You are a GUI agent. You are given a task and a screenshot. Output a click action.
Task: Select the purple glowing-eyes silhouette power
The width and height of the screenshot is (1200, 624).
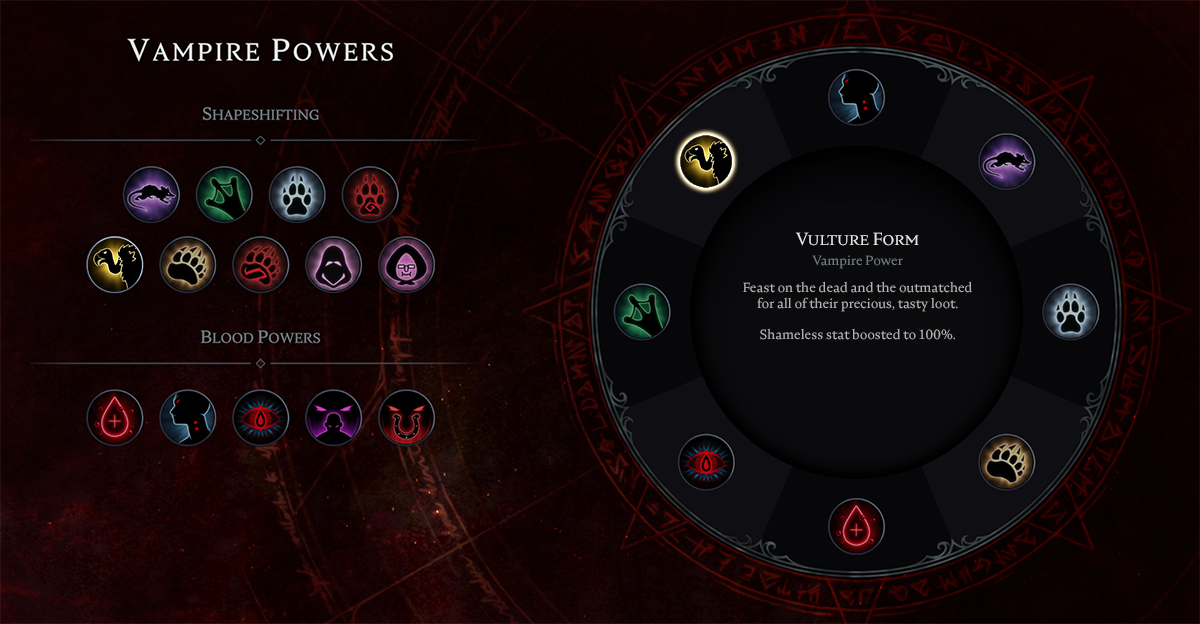point(334,417)
